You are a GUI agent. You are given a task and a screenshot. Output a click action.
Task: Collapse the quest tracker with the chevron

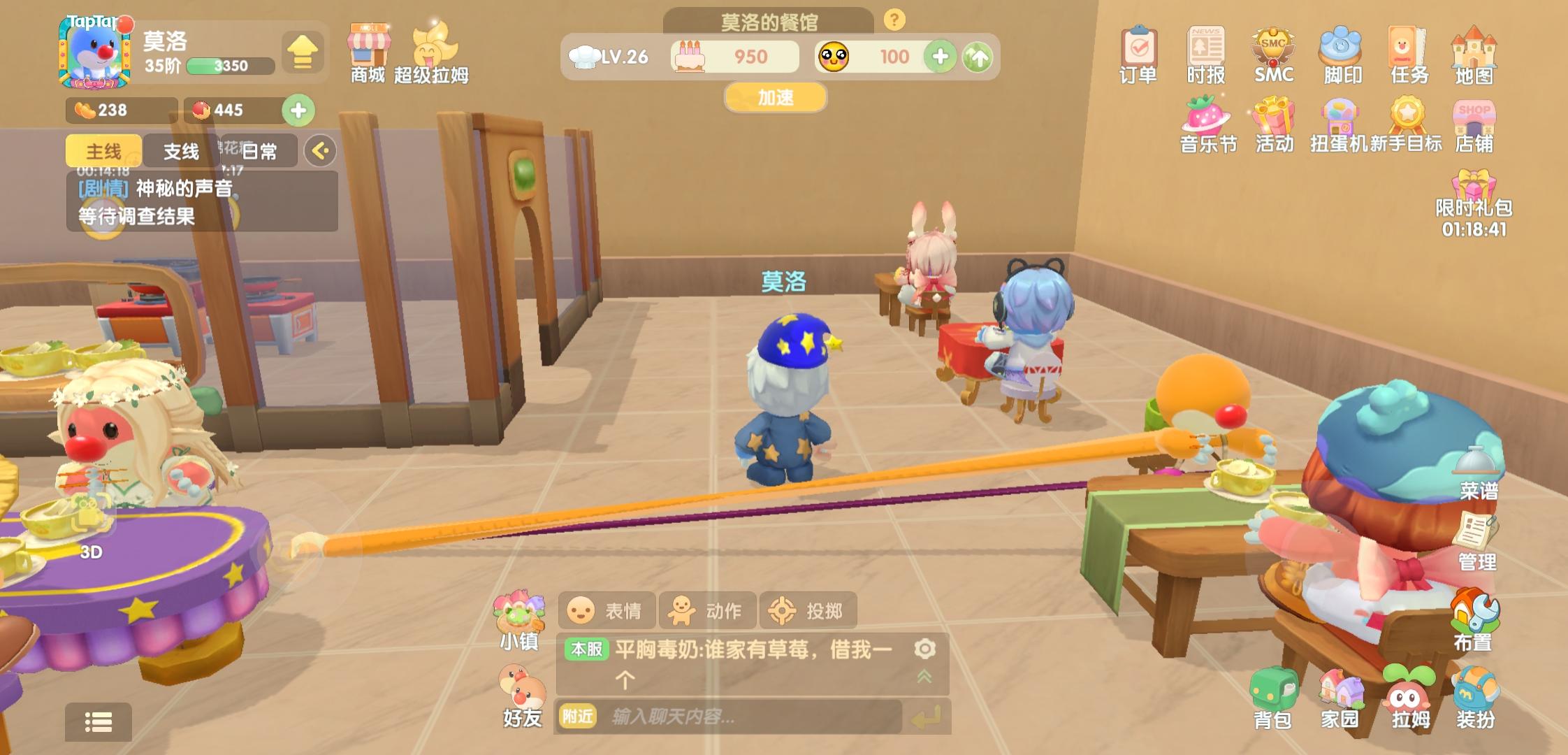pyautogui.click(x=318, y=150)
